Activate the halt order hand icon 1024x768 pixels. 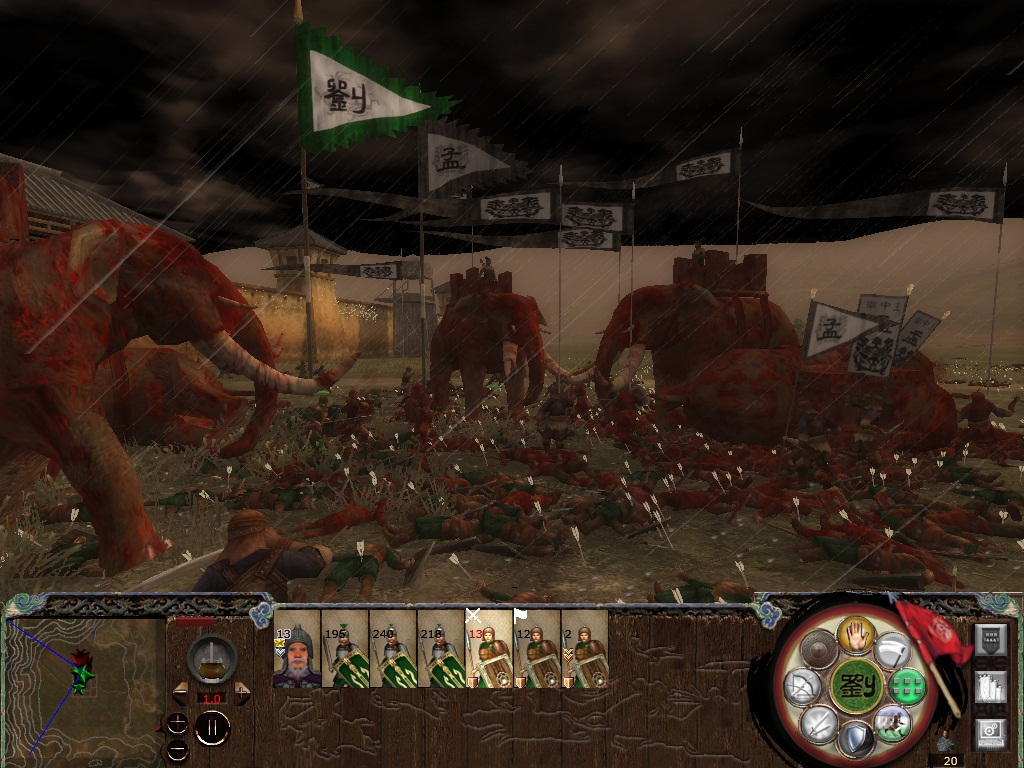(x=856, y=632)
